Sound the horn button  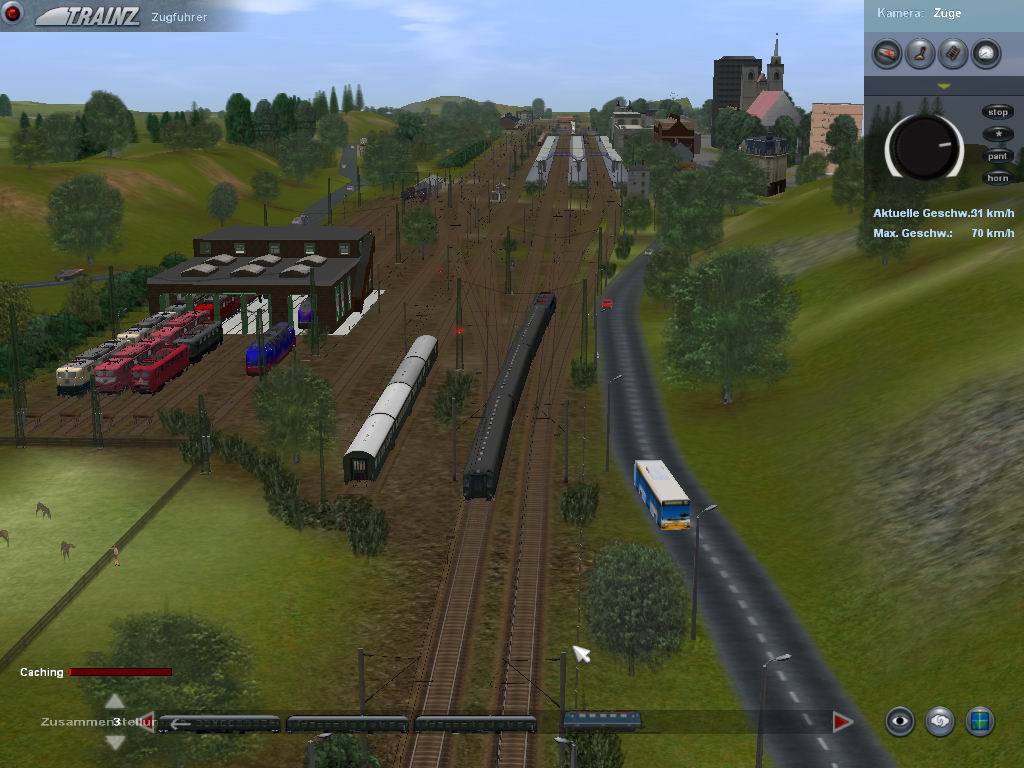[997, 178]
